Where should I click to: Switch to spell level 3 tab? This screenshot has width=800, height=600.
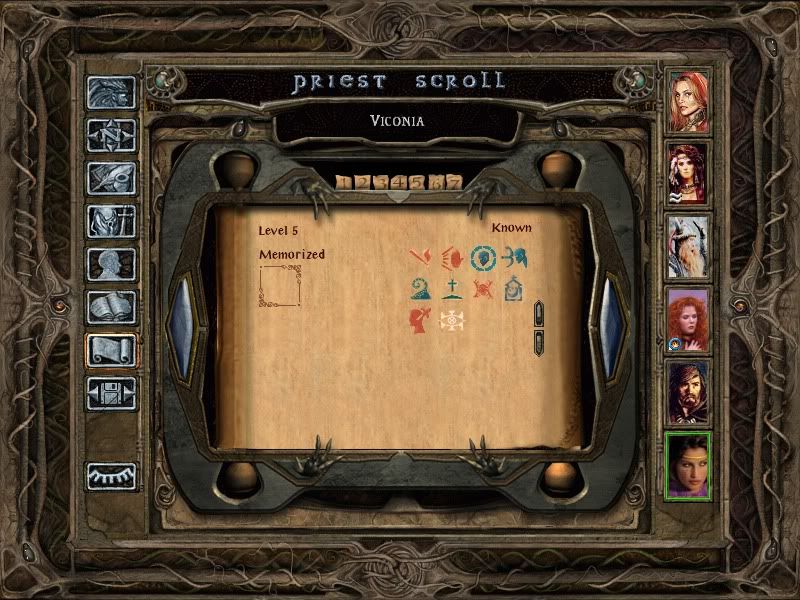[x=381, y=182]
